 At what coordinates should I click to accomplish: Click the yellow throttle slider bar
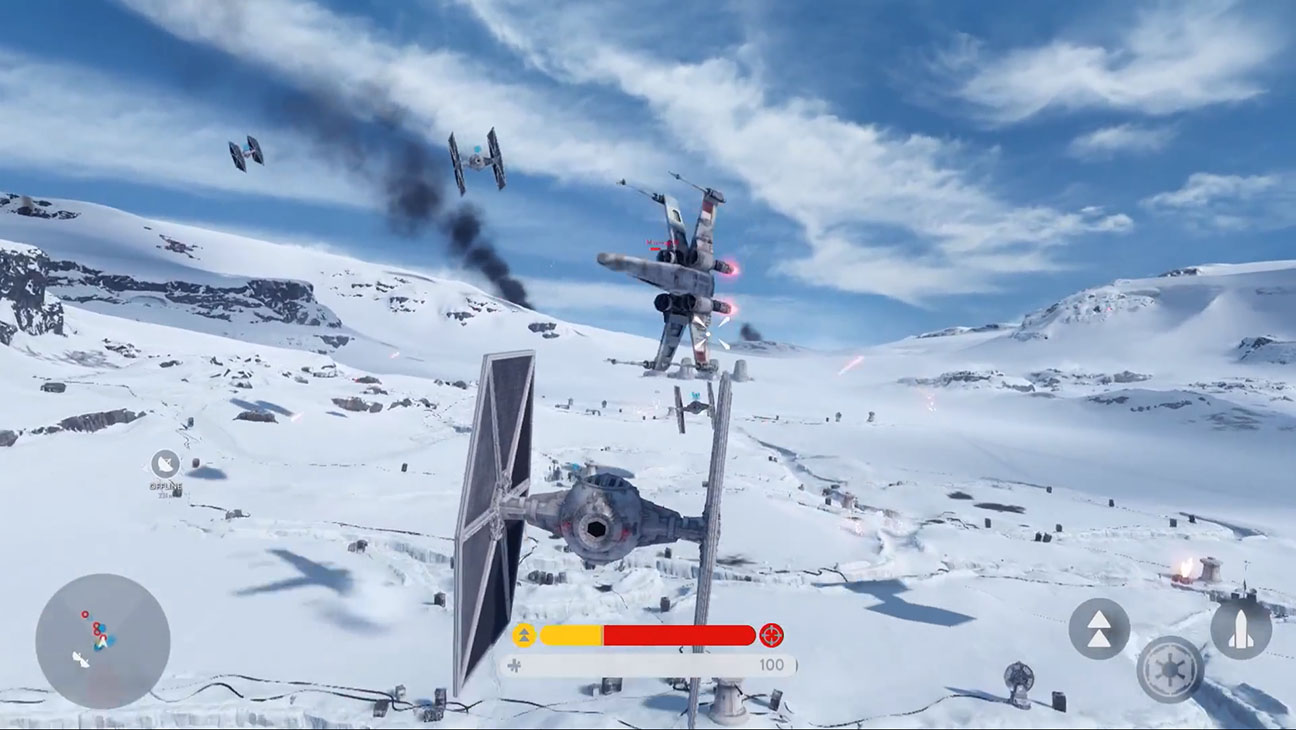570,632
